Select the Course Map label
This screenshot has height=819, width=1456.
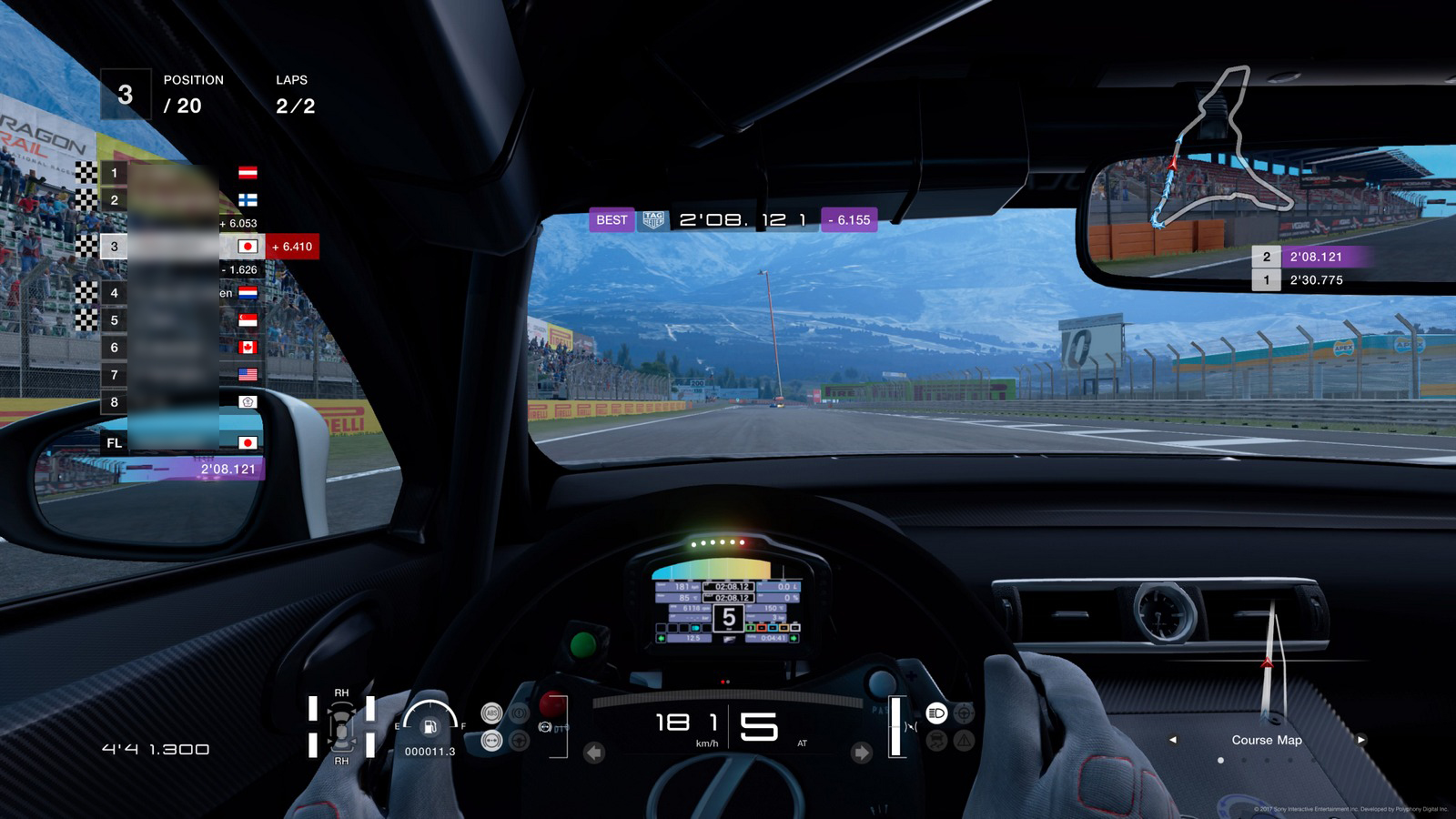coord(1267,740)
